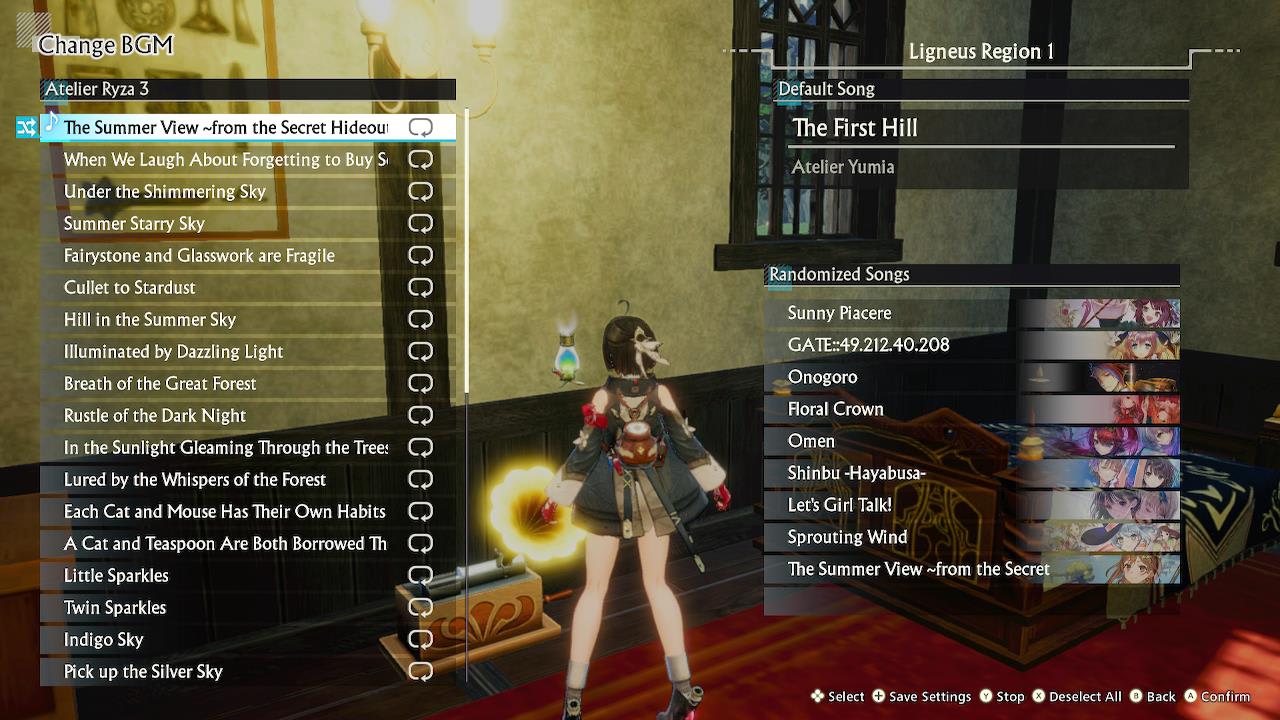This screenshot has width=1280, height=720.
Task: Click the loop icon for Hill in the Summer Sky
Action: pos(420,319)
